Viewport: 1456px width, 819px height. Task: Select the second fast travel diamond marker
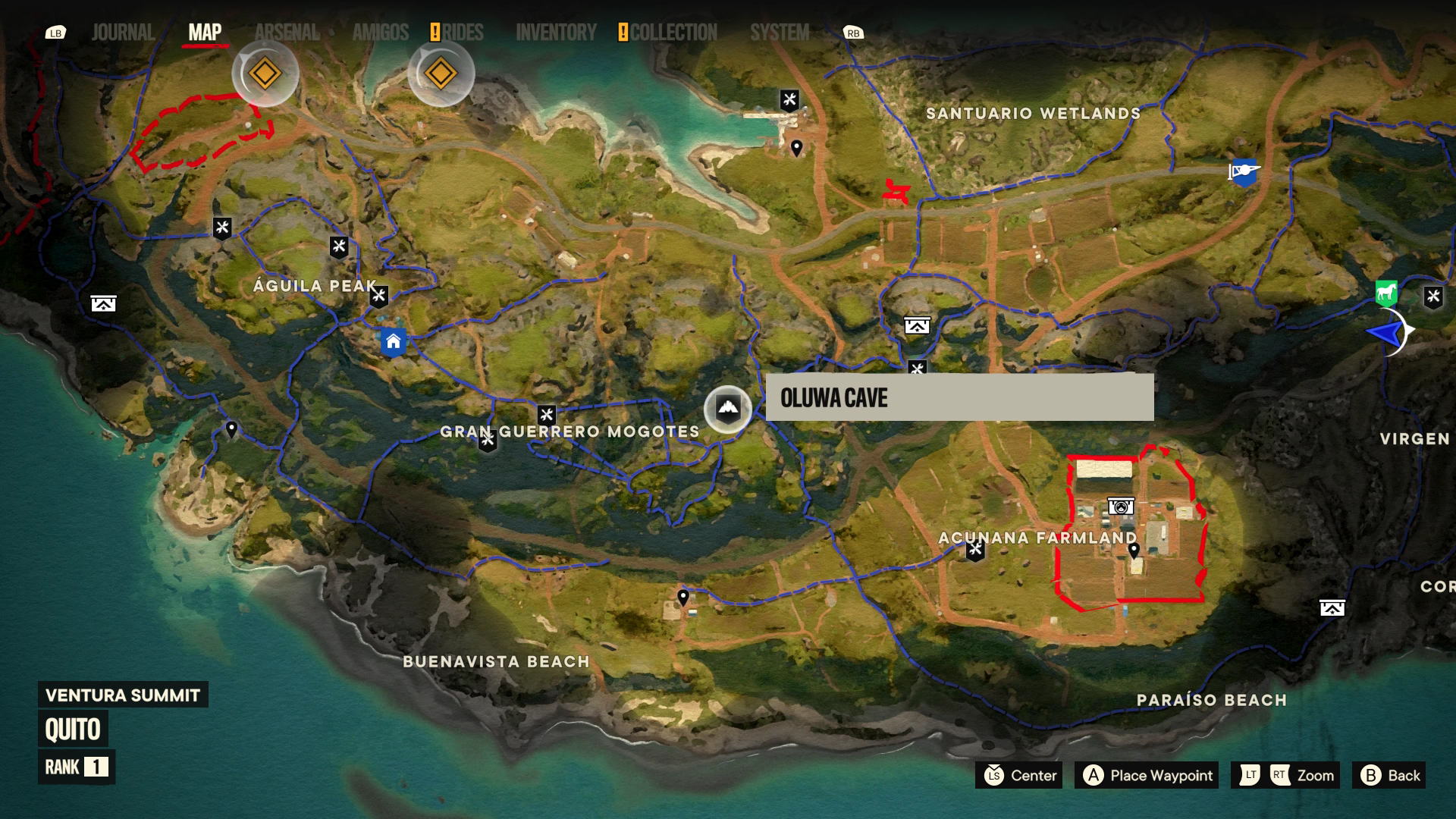tap(442, 73)
